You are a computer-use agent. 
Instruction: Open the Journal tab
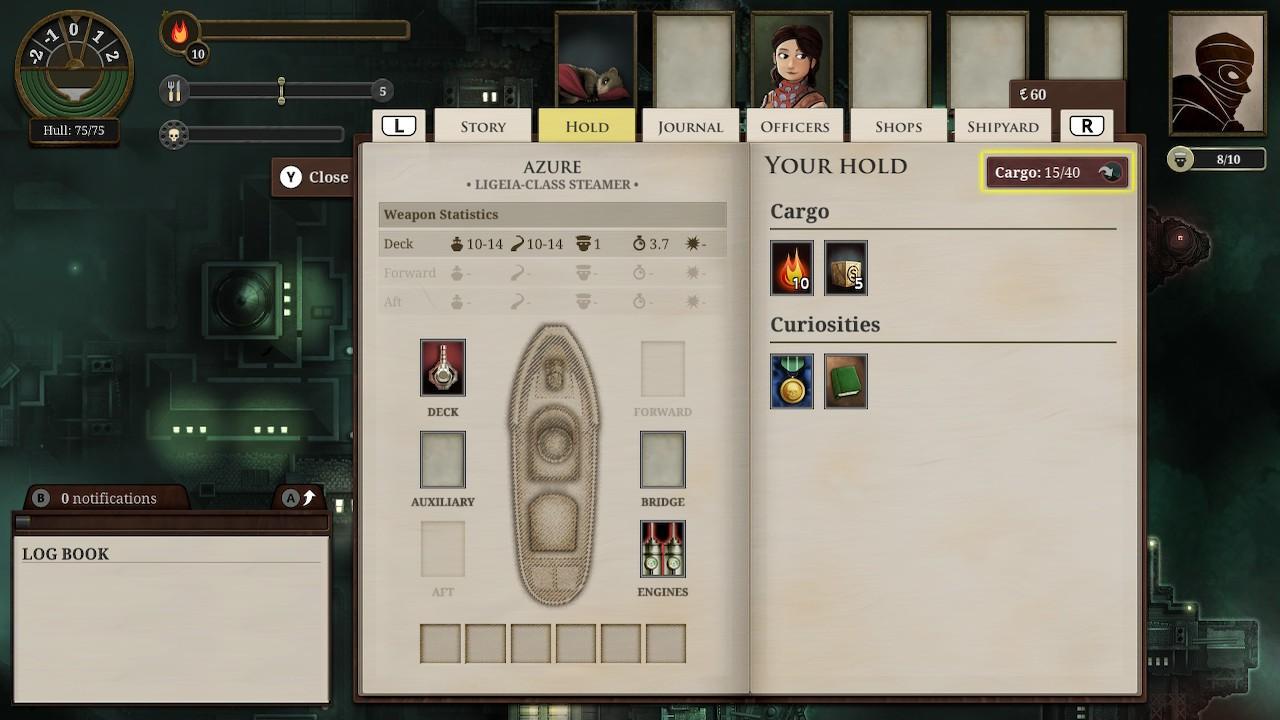point(690,126)
